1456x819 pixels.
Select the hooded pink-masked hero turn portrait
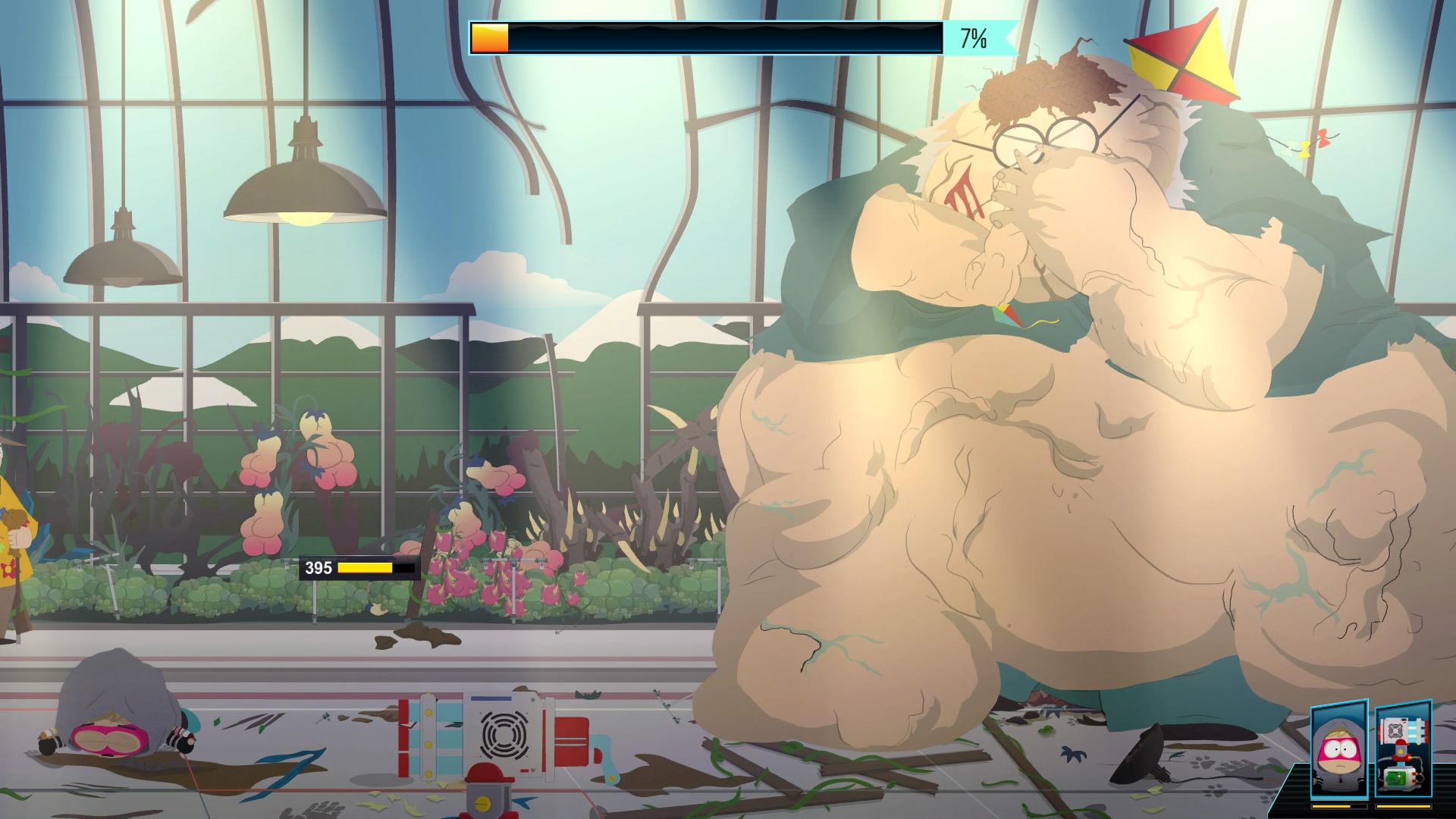click(x=1339, y=748)
